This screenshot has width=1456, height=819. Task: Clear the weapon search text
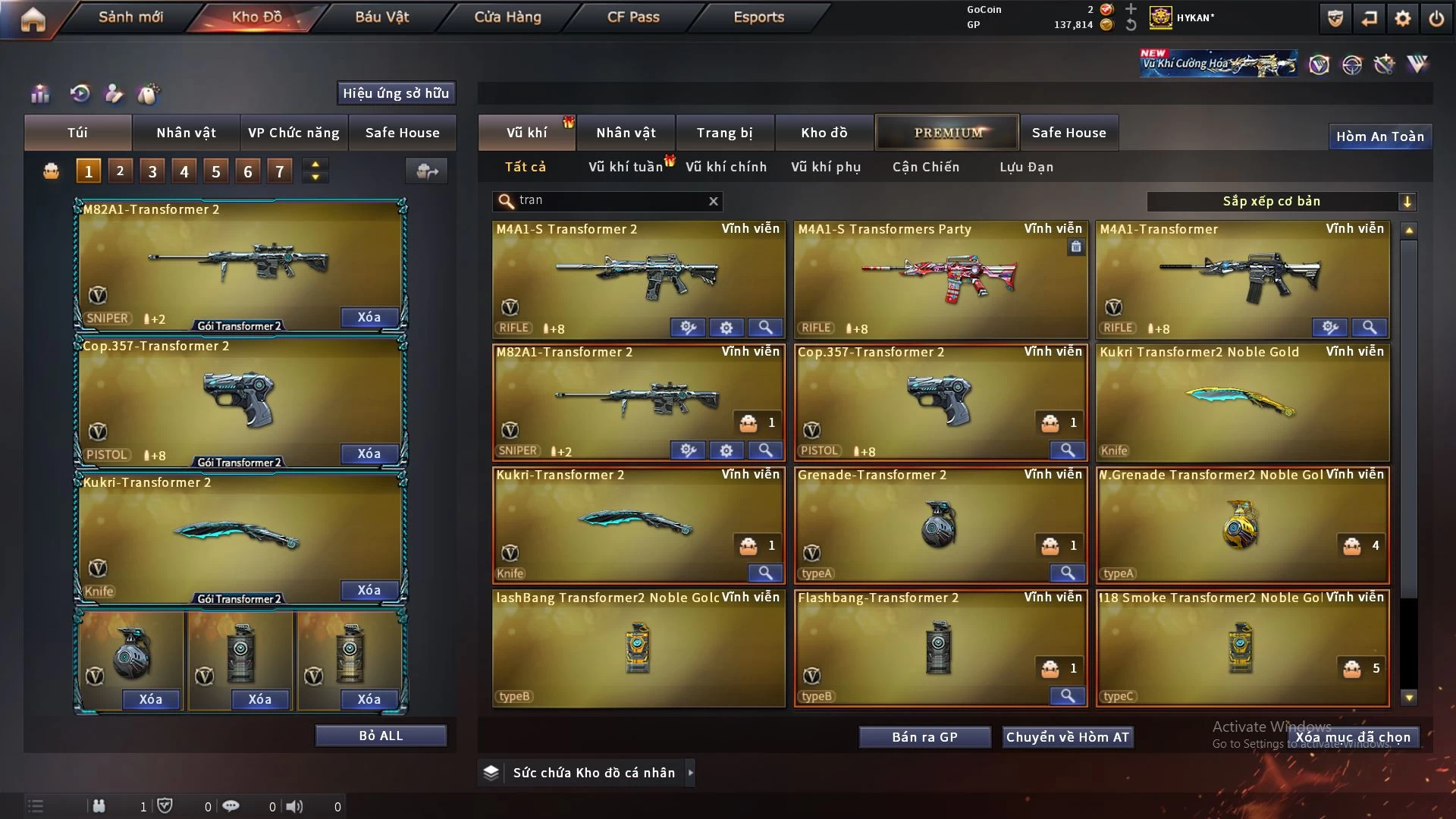pyautogui.click(x=713, y=201)
